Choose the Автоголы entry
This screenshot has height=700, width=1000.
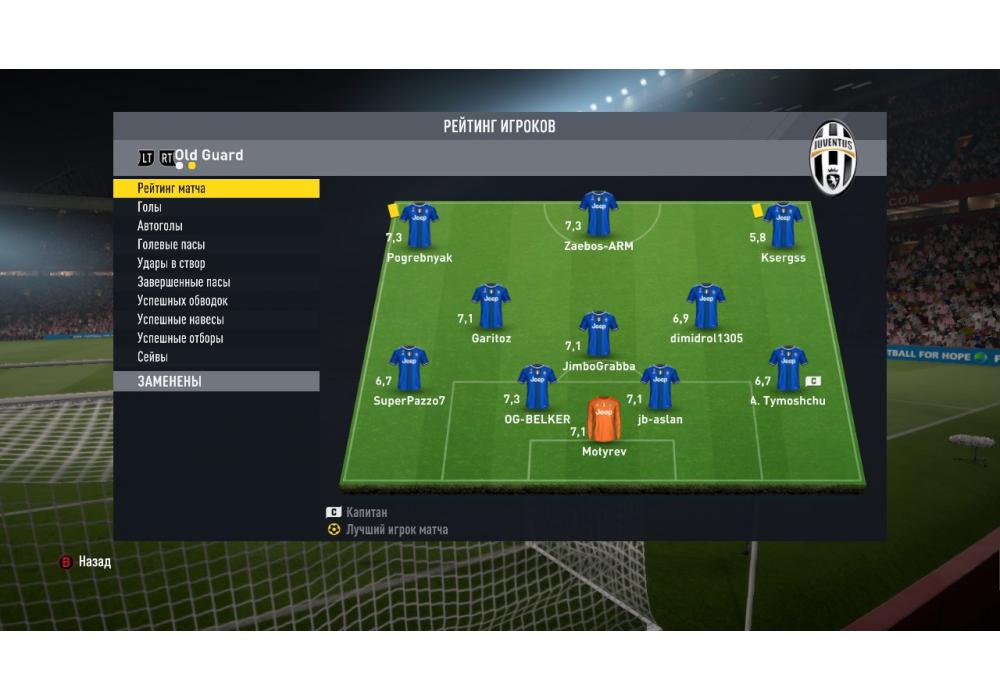pos(160,226)
